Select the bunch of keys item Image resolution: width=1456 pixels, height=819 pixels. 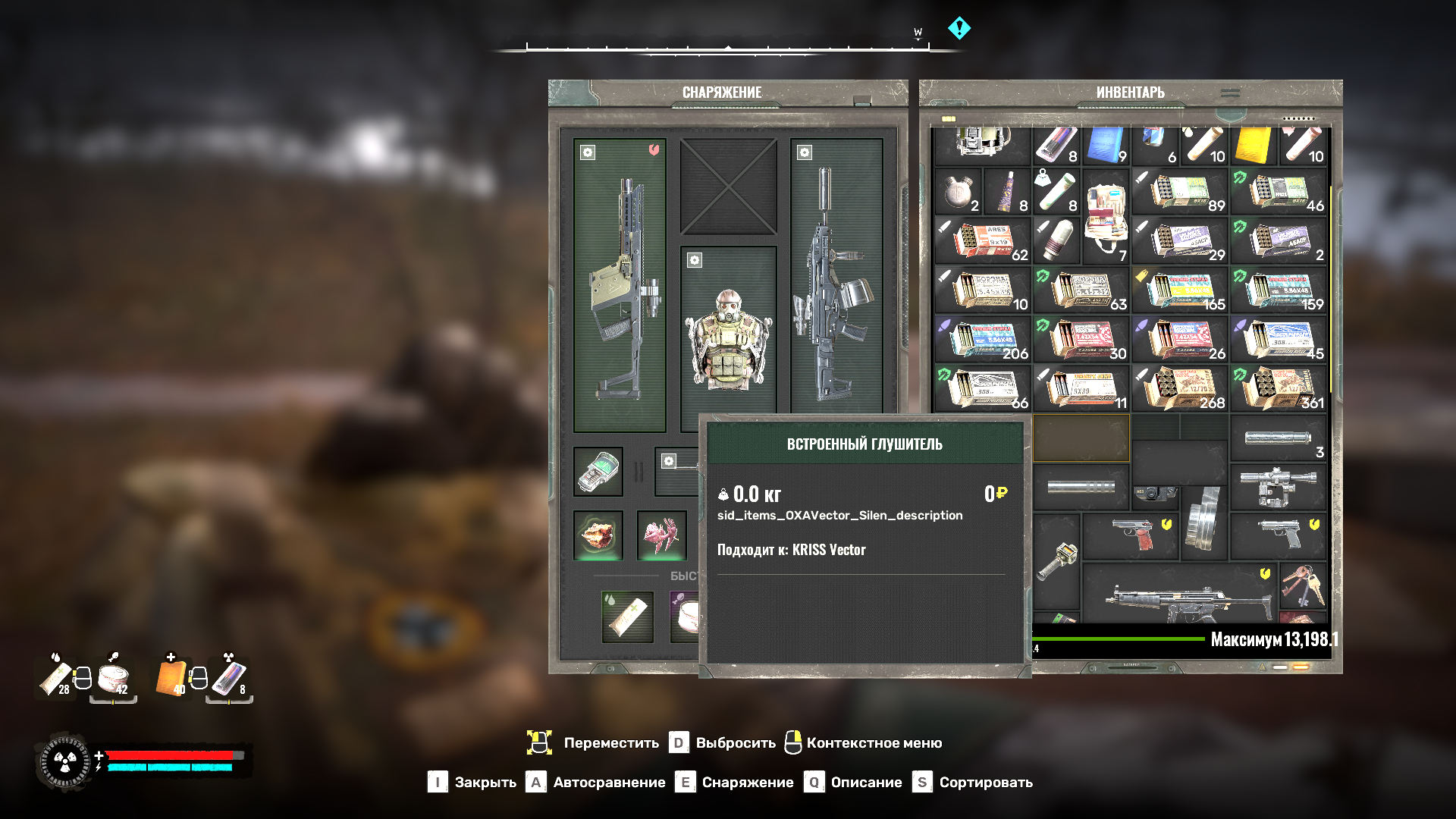[x=1302, y=585]
